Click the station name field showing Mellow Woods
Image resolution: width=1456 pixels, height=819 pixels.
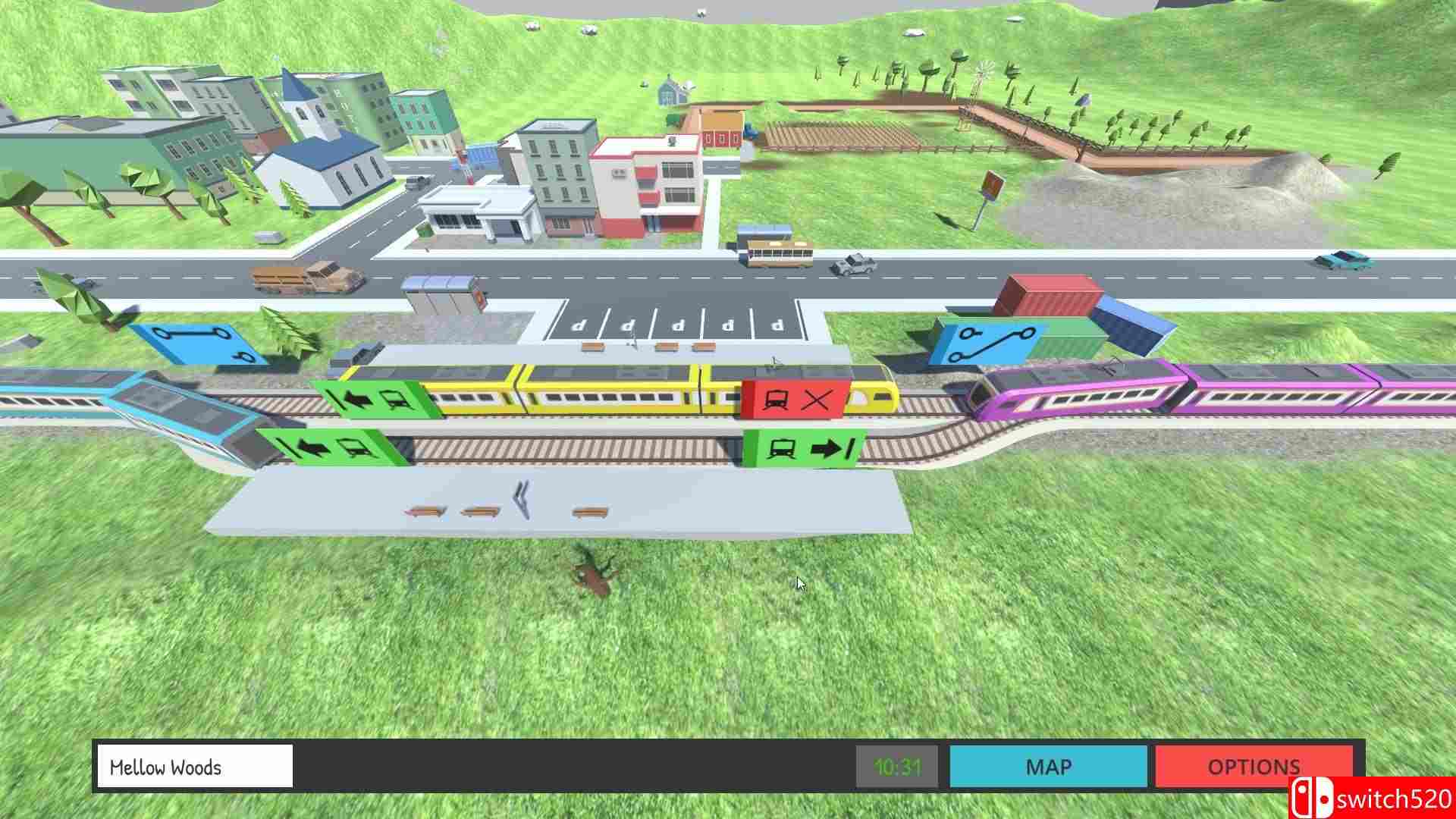[193, 767]
